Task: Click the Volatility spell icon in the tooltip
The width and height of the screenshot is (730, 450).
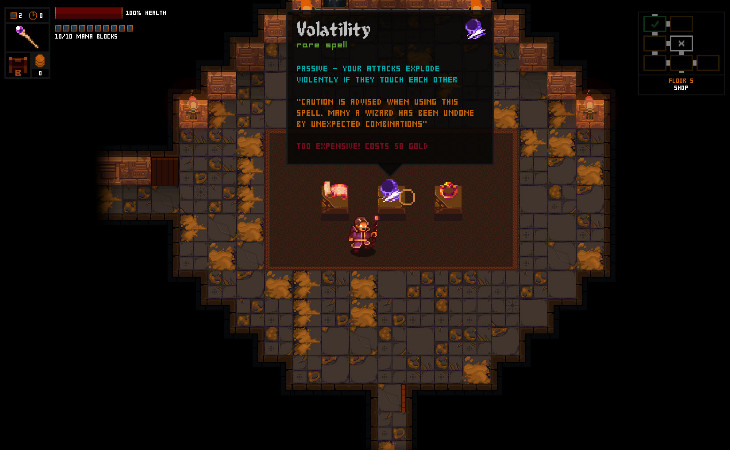Action: [x=474, y=29]
